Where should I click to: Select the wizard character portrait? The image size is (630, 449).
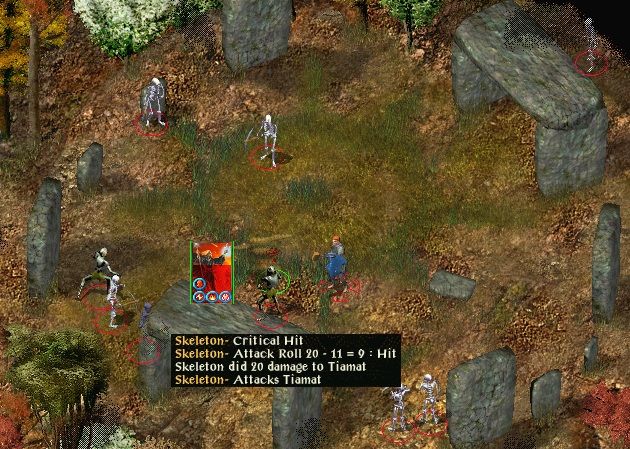click(x=212, y=261)
